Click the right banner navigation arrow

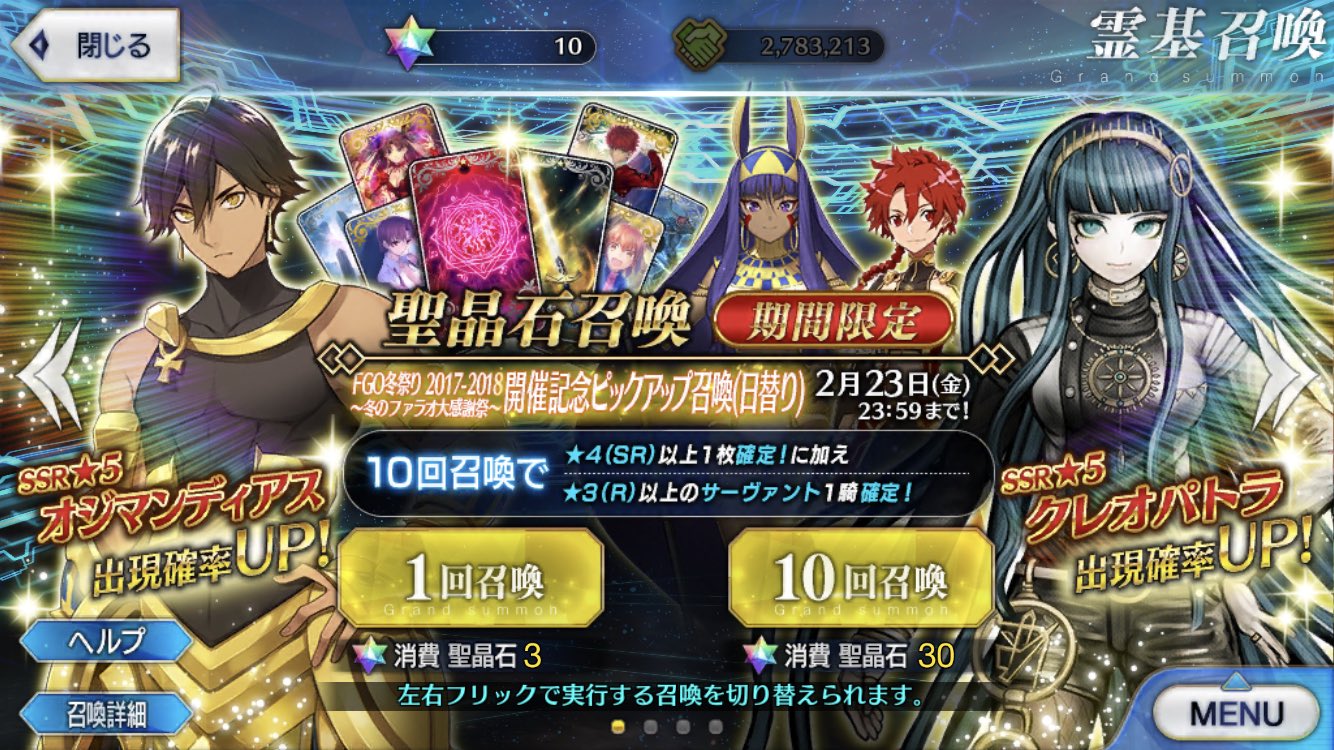click(x=1289, y=375)
